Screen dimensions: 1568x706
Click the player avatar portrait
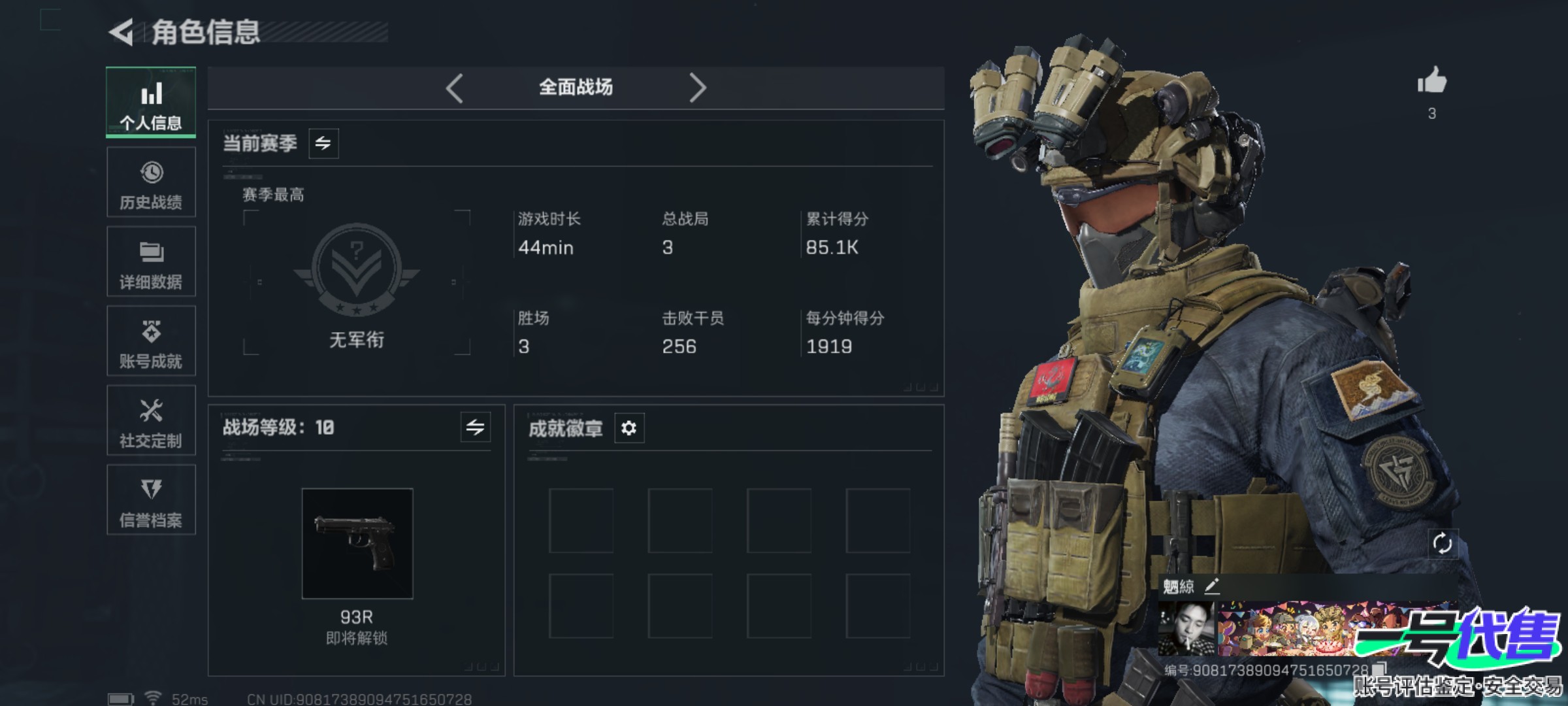click(1186, 629)
